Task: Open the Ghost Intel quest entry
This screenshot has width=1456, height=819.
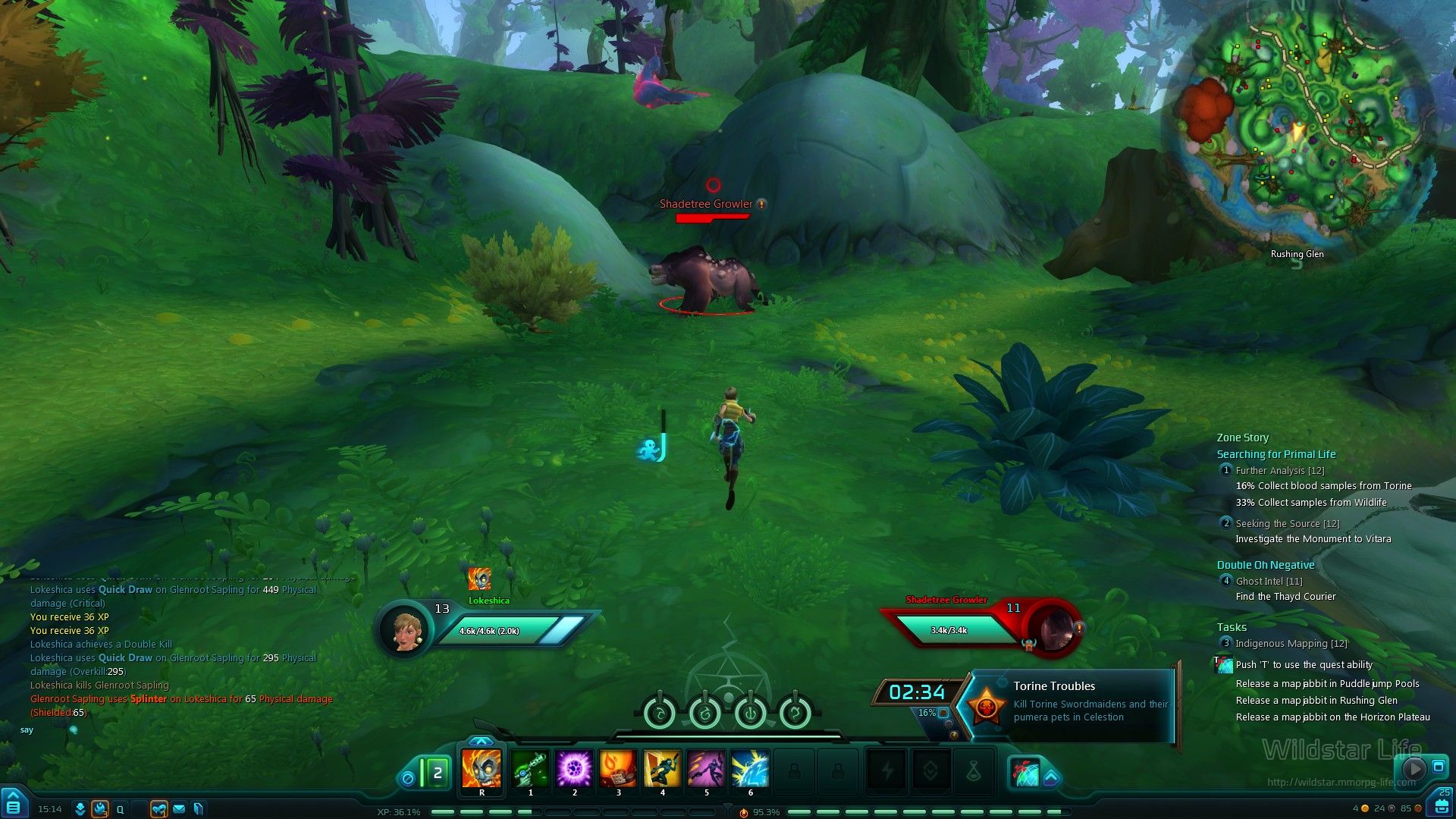Action: pyautogui.click(x=1269, y=582)
